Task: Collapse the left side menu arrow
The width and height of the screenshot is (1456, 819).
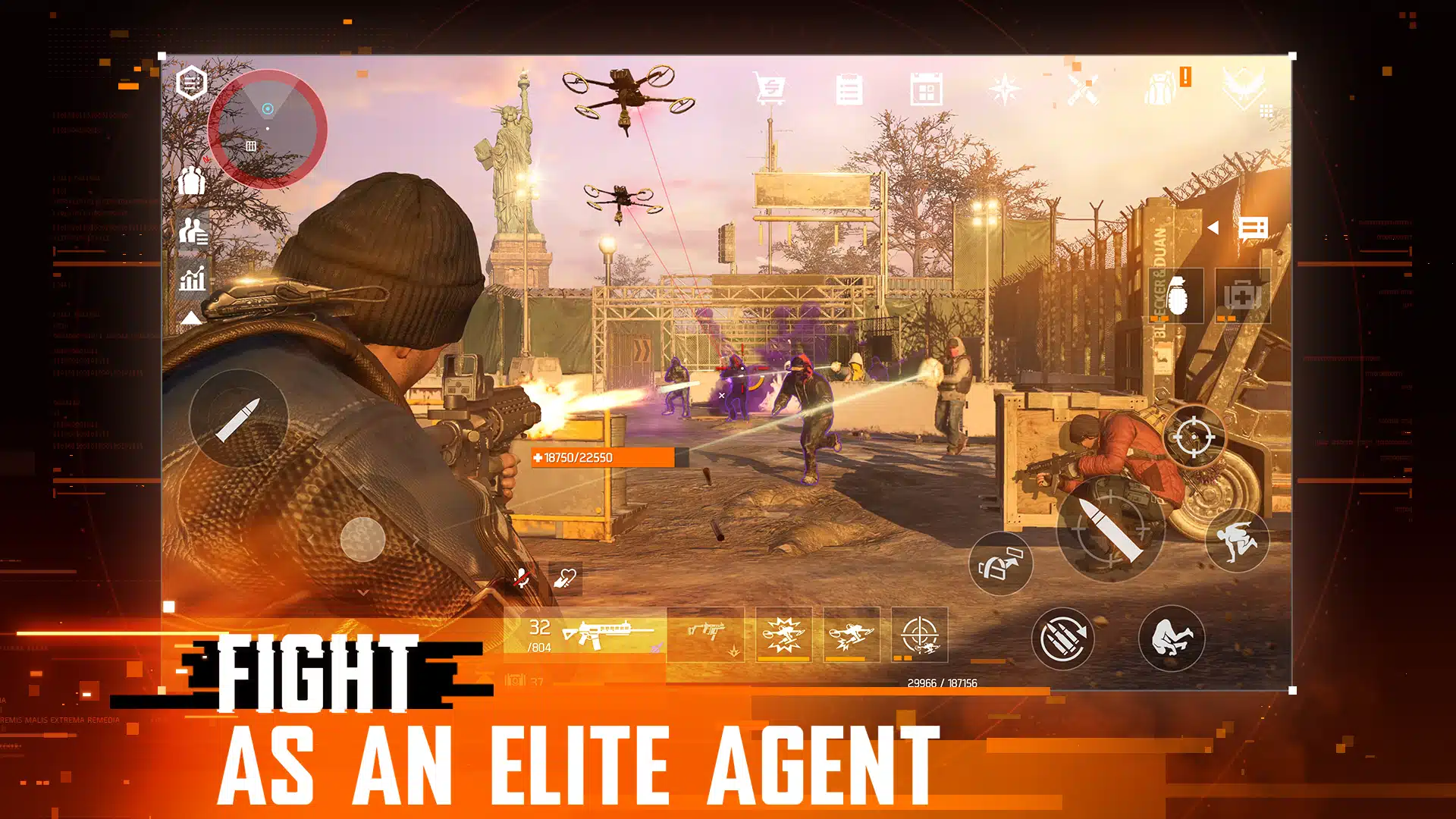Action: pyautogui.click(x=191, y=318)
